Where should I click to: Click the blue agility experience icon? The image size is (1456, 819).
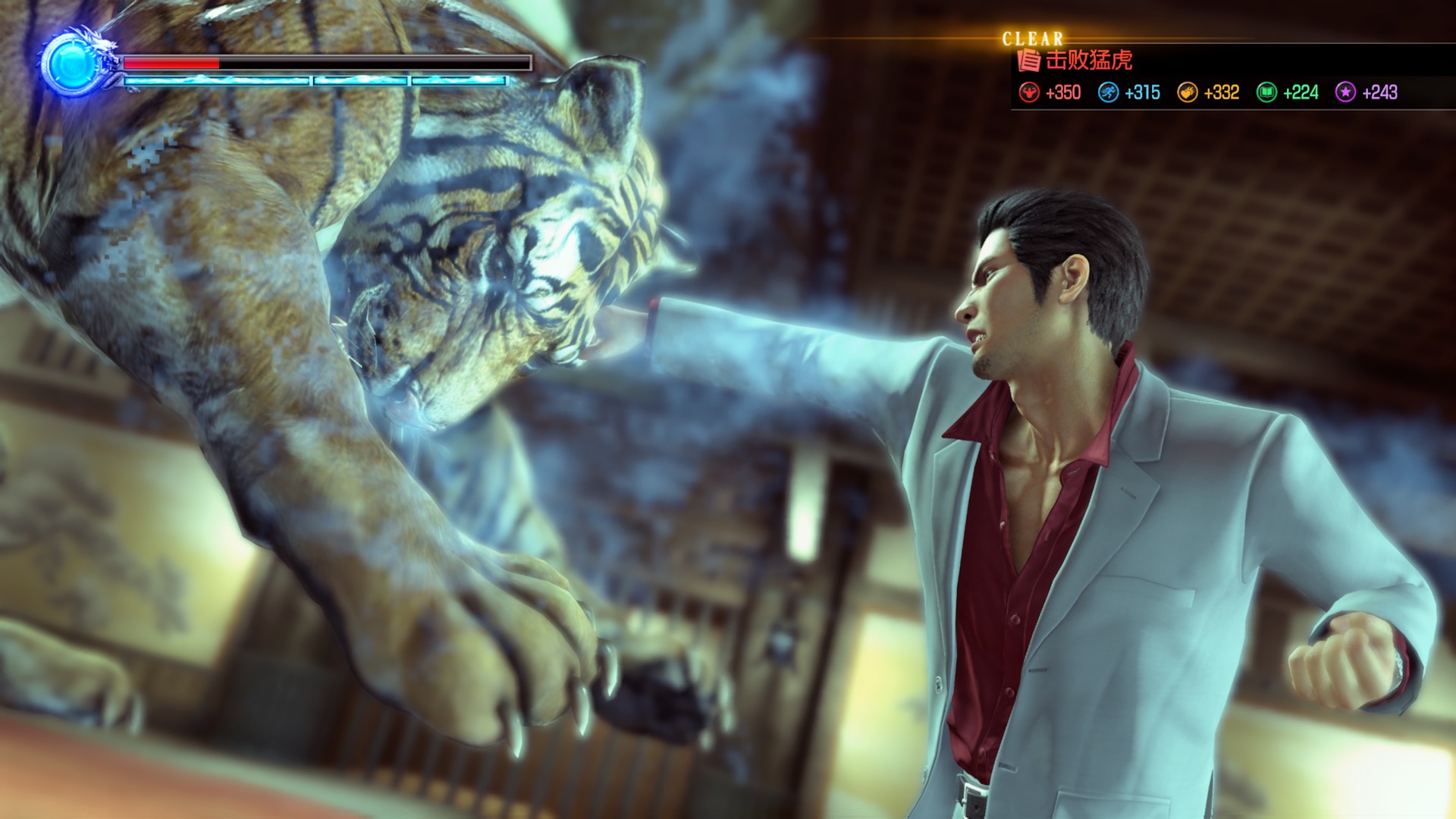[1108, 93]
